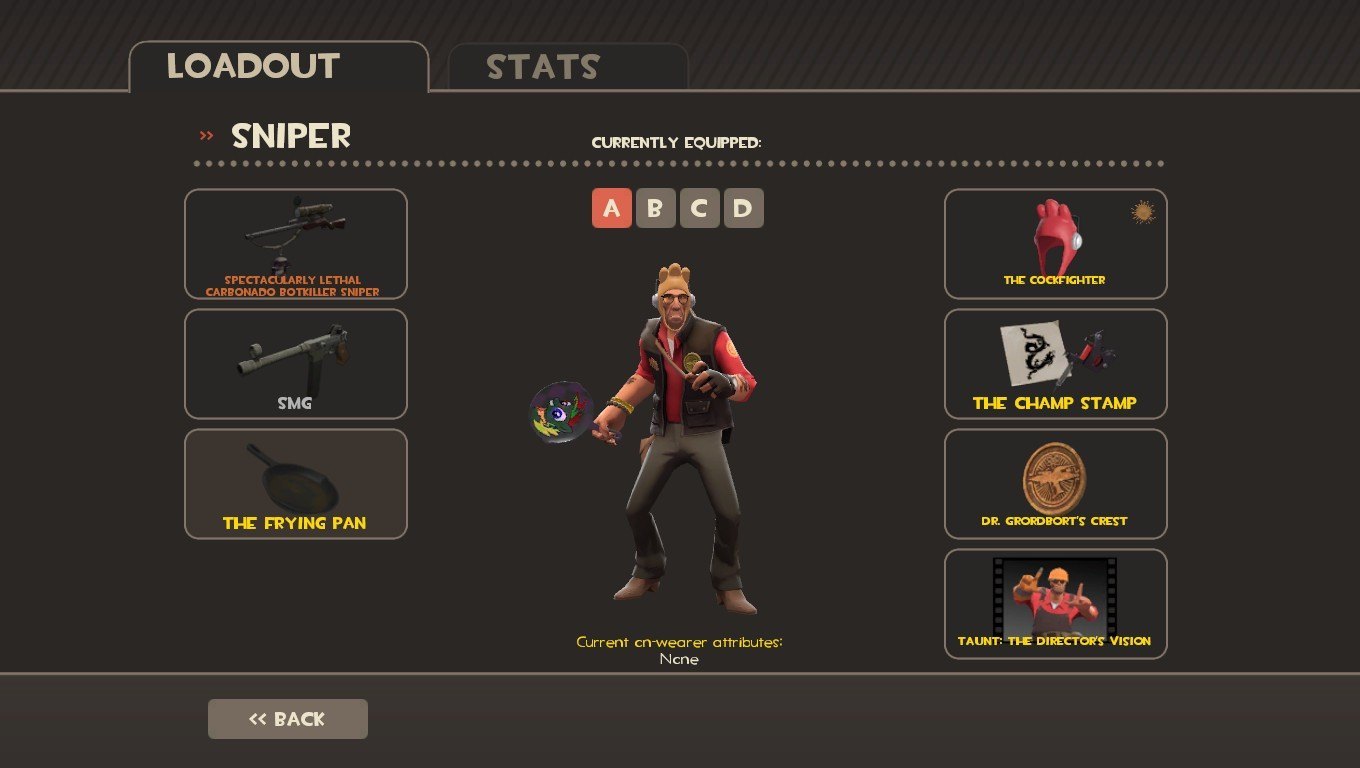Open the Frying Pan melee slot
1360x768 pixels.
pyautogui.click(x=296, y=484)
